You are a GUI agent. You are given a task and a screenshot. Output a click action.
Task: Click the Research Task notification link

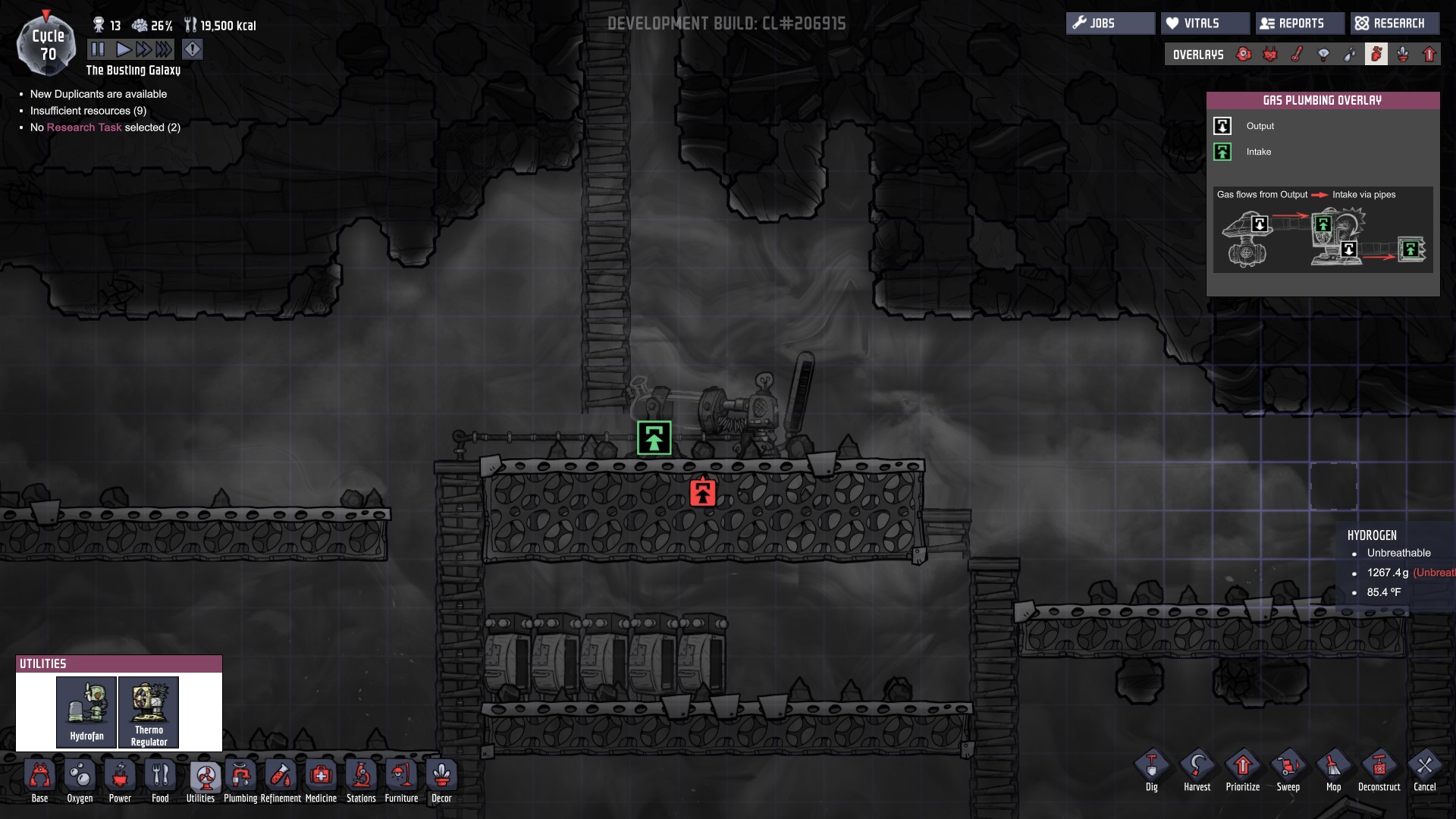tap(84, 127)
